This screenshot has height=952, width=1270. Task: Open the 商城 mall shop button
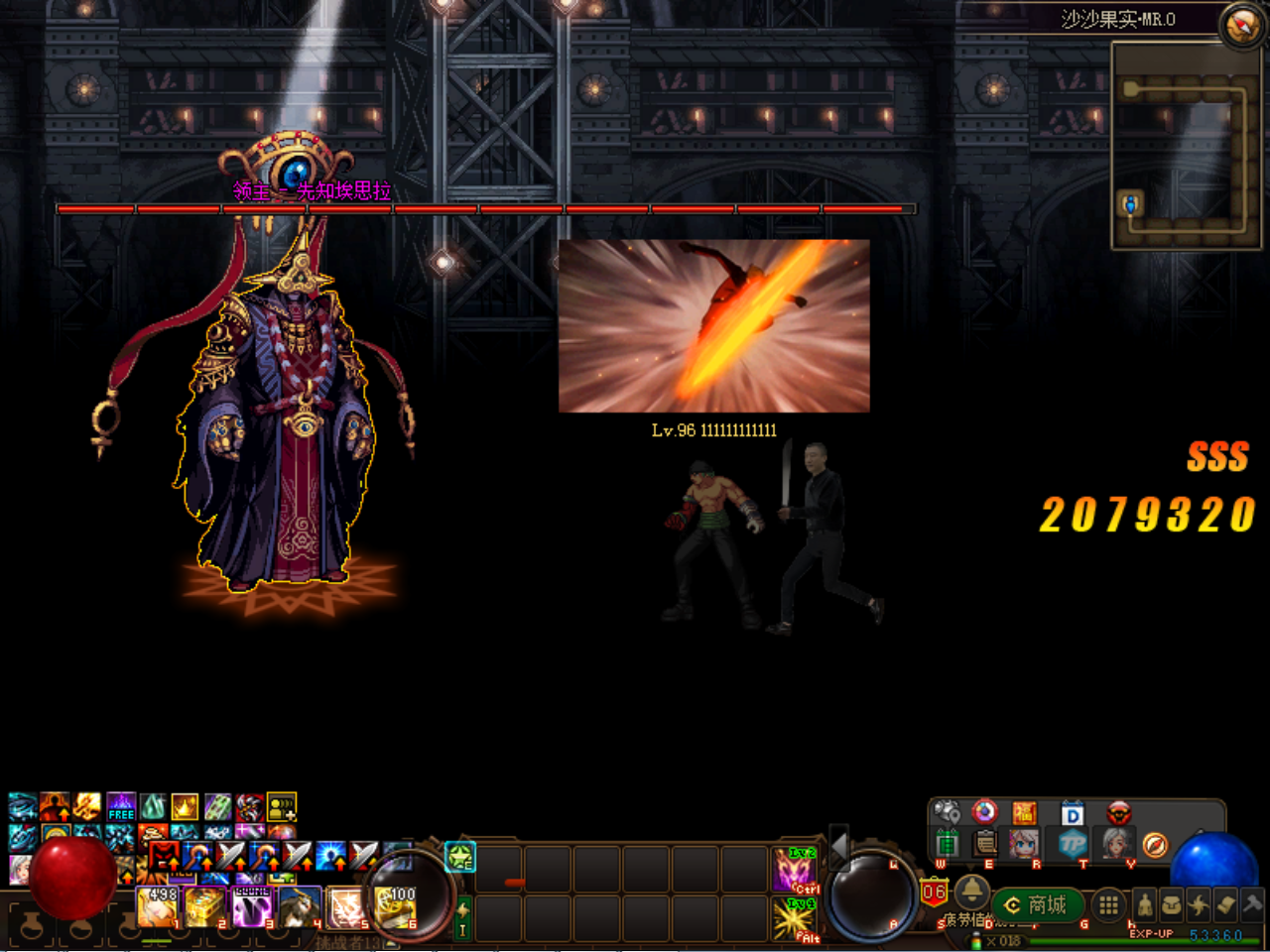pyautogui.click(x=1038, y=904)
